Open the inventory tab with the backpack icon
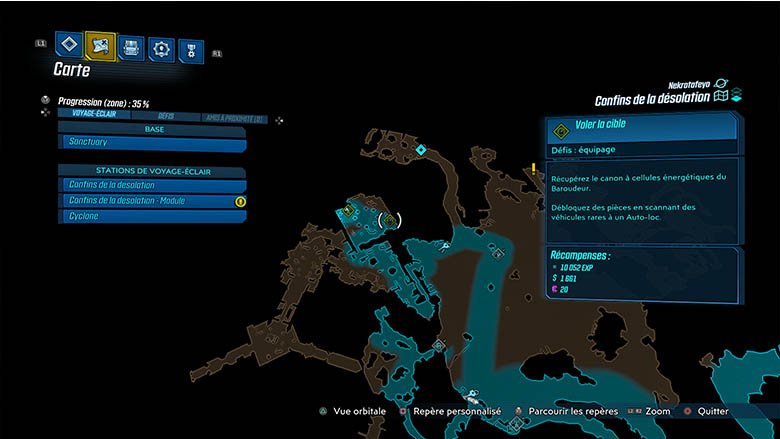The height and width of the screenshot is (439, 780). pyautogui.click(x=131, y=47)
